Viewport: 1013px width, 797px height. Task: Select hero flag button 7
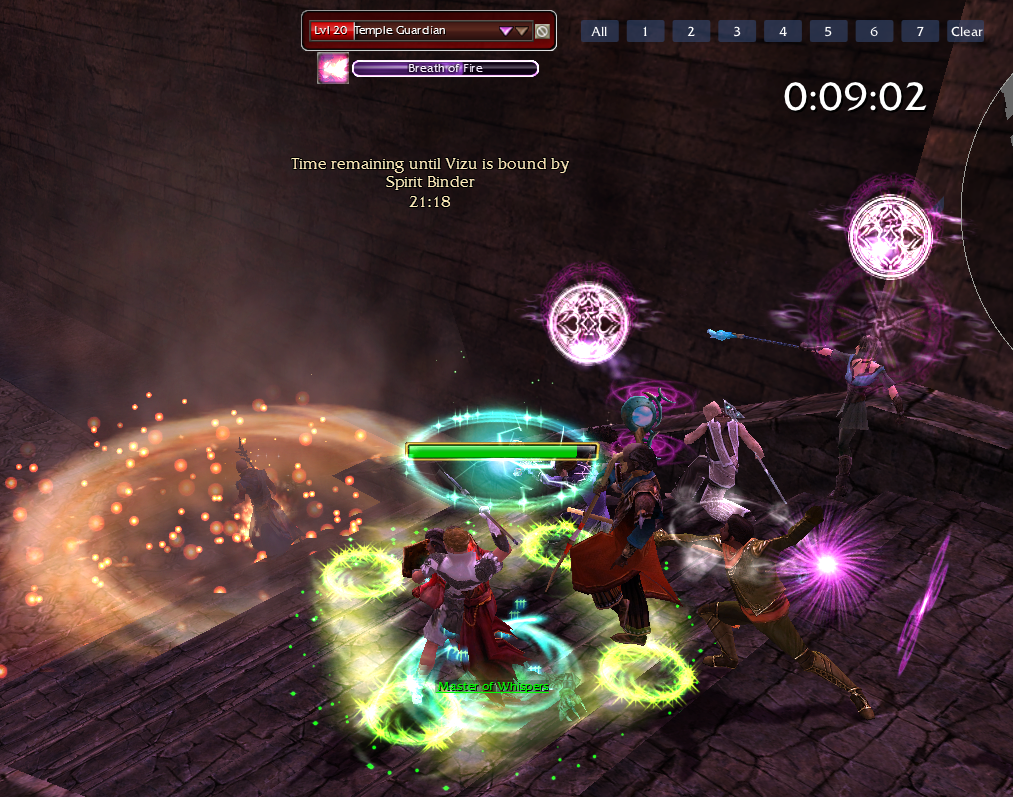tap(920, 31)
